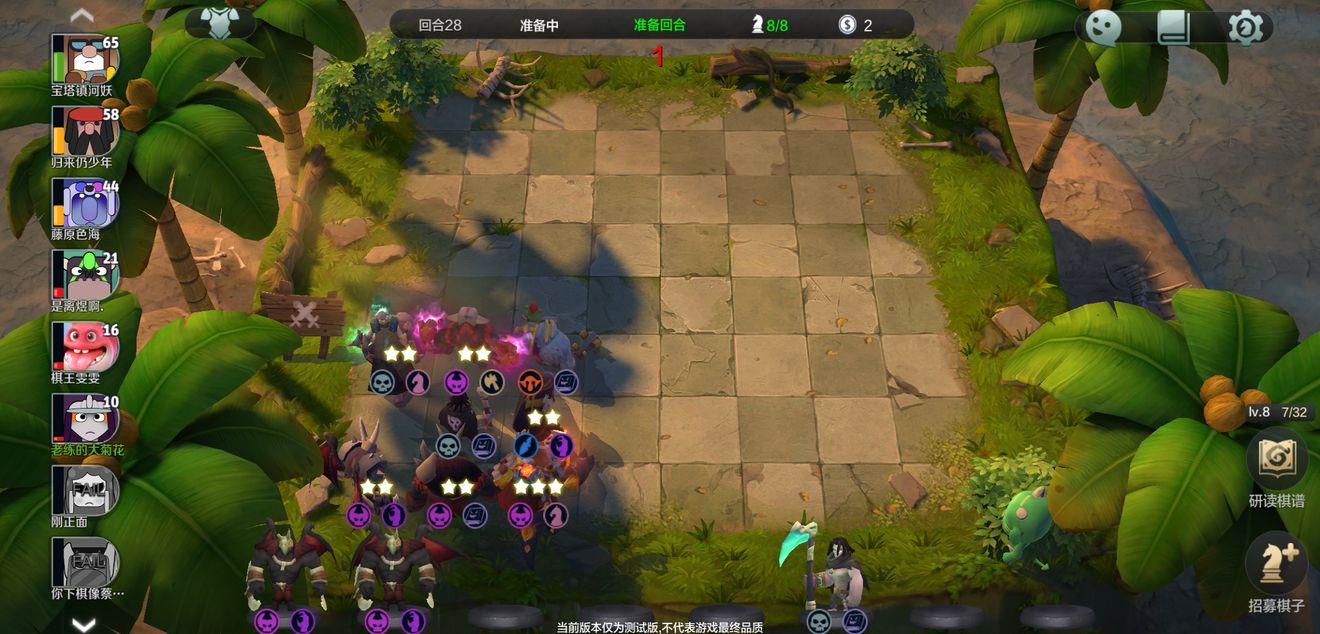1320x634 pixels.
Task: Select player 是离煜啊 with 21 health
Action: 86,275
